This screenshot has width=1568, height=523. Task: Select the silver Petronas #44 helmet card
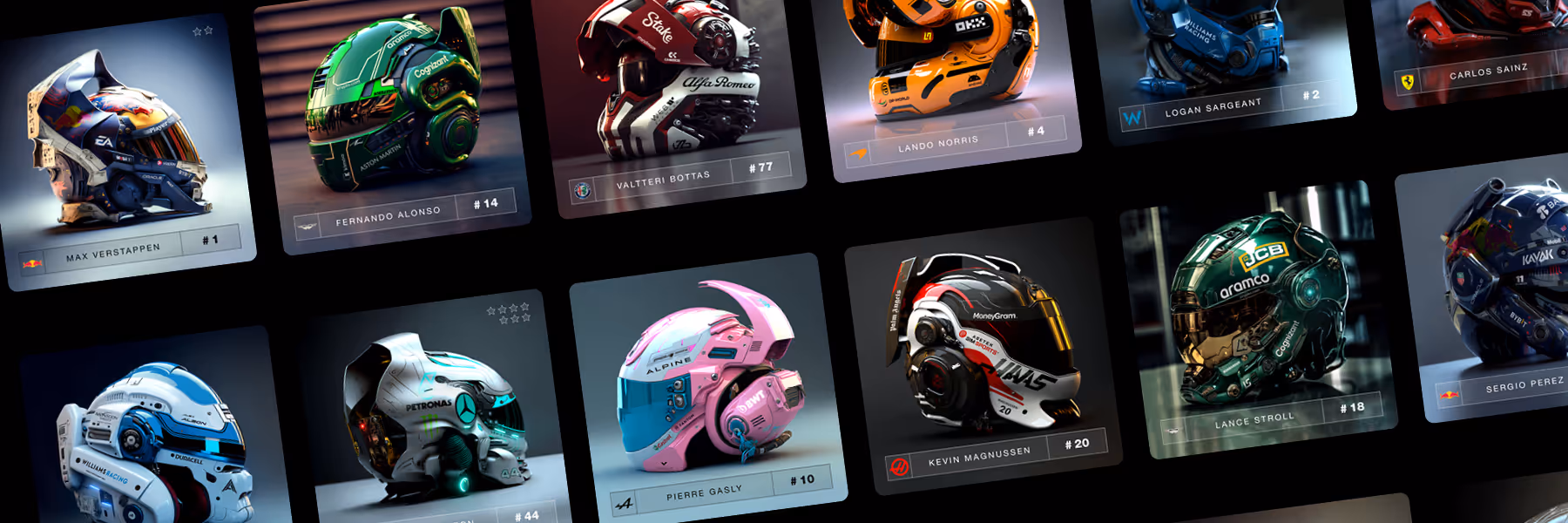pyautogui.click(x=436, y=414)
